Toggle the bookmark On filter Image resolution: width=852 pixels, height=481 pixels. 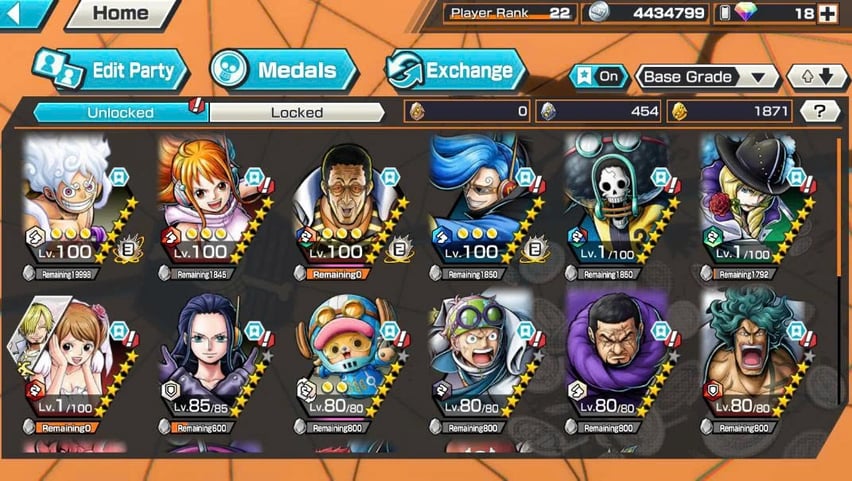[598, 77]
